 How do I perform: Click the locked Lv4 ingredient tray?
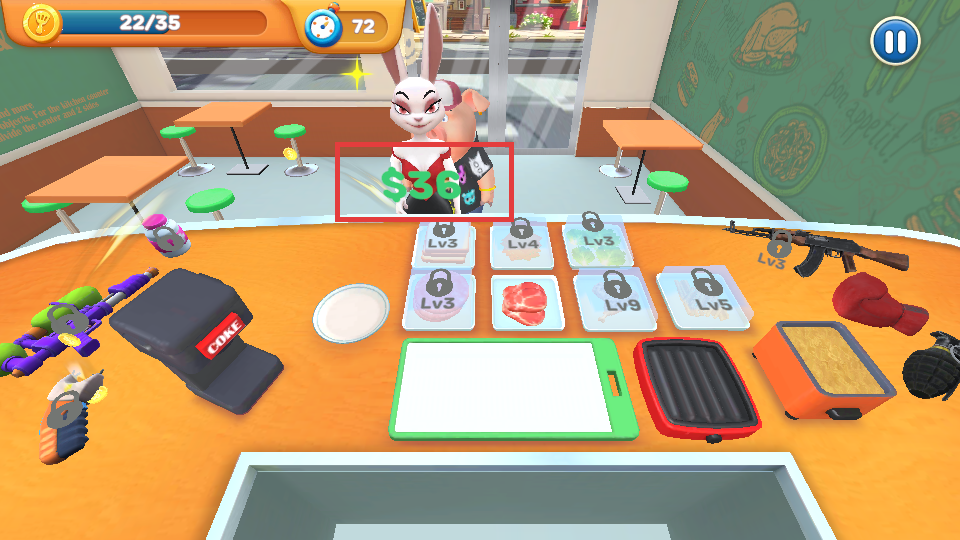pyautogui.click(x=522, y=245)
